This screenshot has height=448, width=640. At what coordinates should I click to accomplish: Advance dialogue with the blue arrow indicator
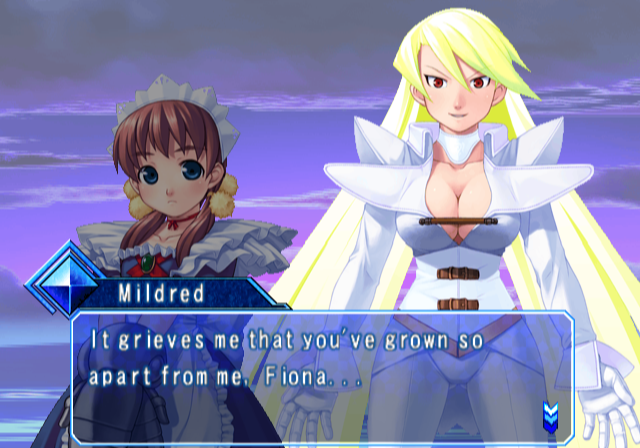click(550, 412)
